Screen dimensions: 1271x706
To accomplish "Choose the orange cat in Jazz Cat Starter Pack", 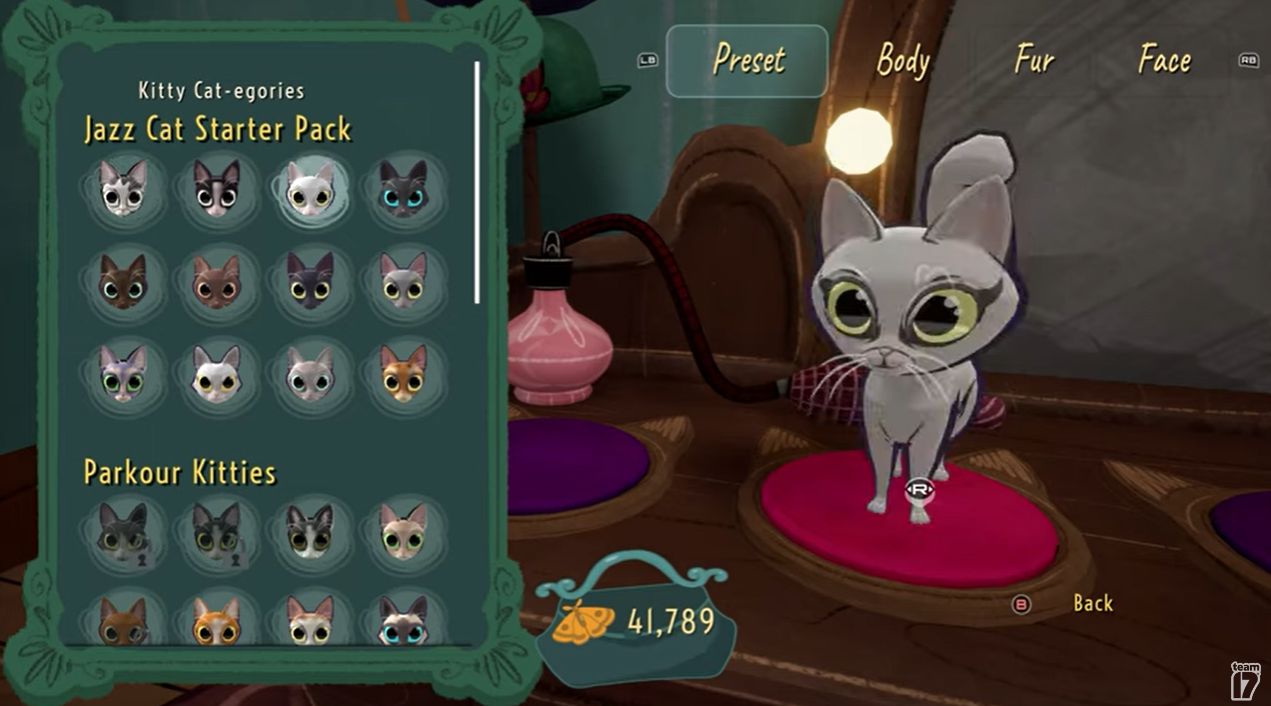I will (402, 374).
